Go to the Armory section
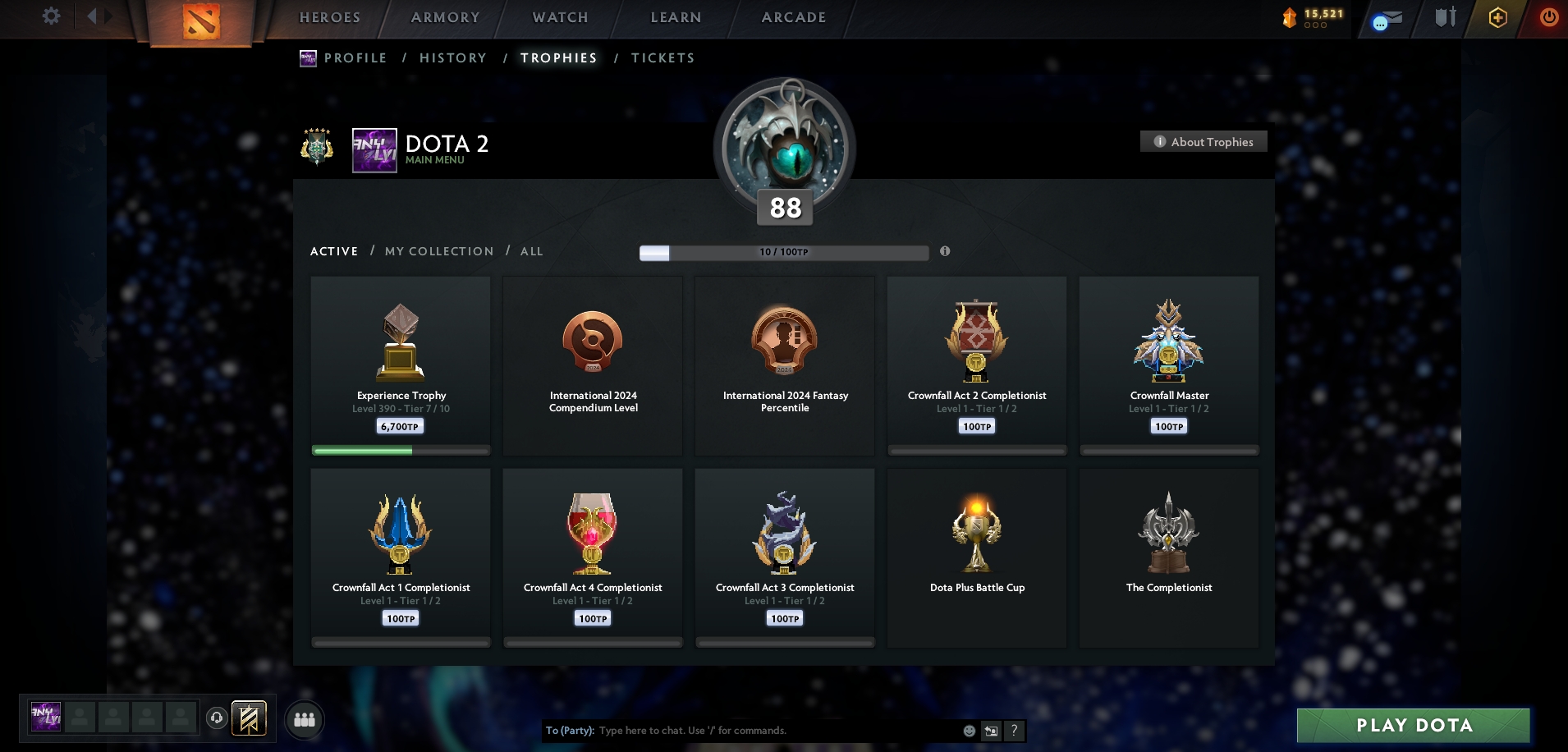The image size is (1568, 752). pyautogui.click(x=445, y=17)
